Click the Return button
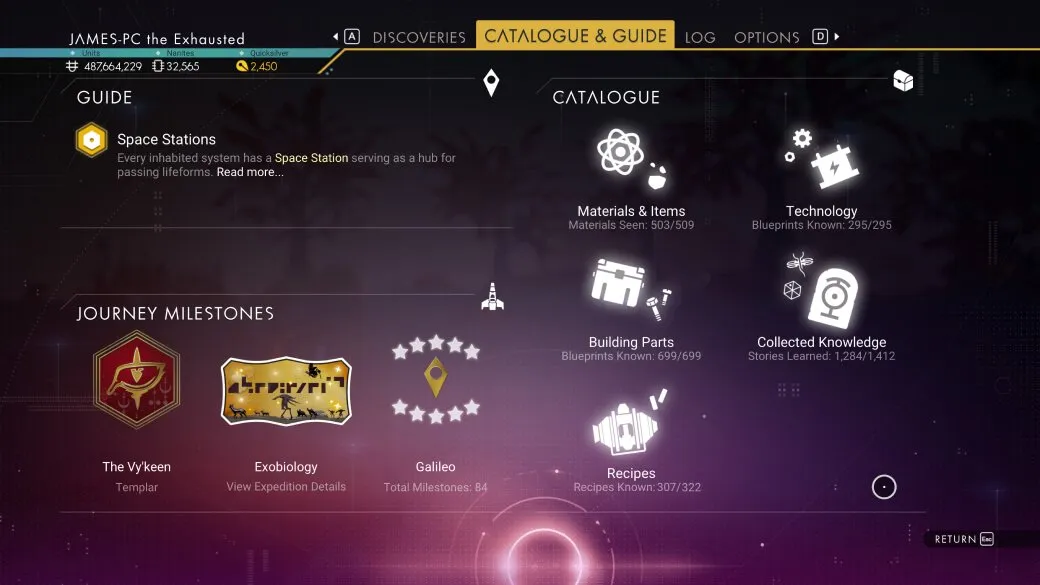Screen dimensions: 1040x585 pyautogui.click(x=960, y=539)
